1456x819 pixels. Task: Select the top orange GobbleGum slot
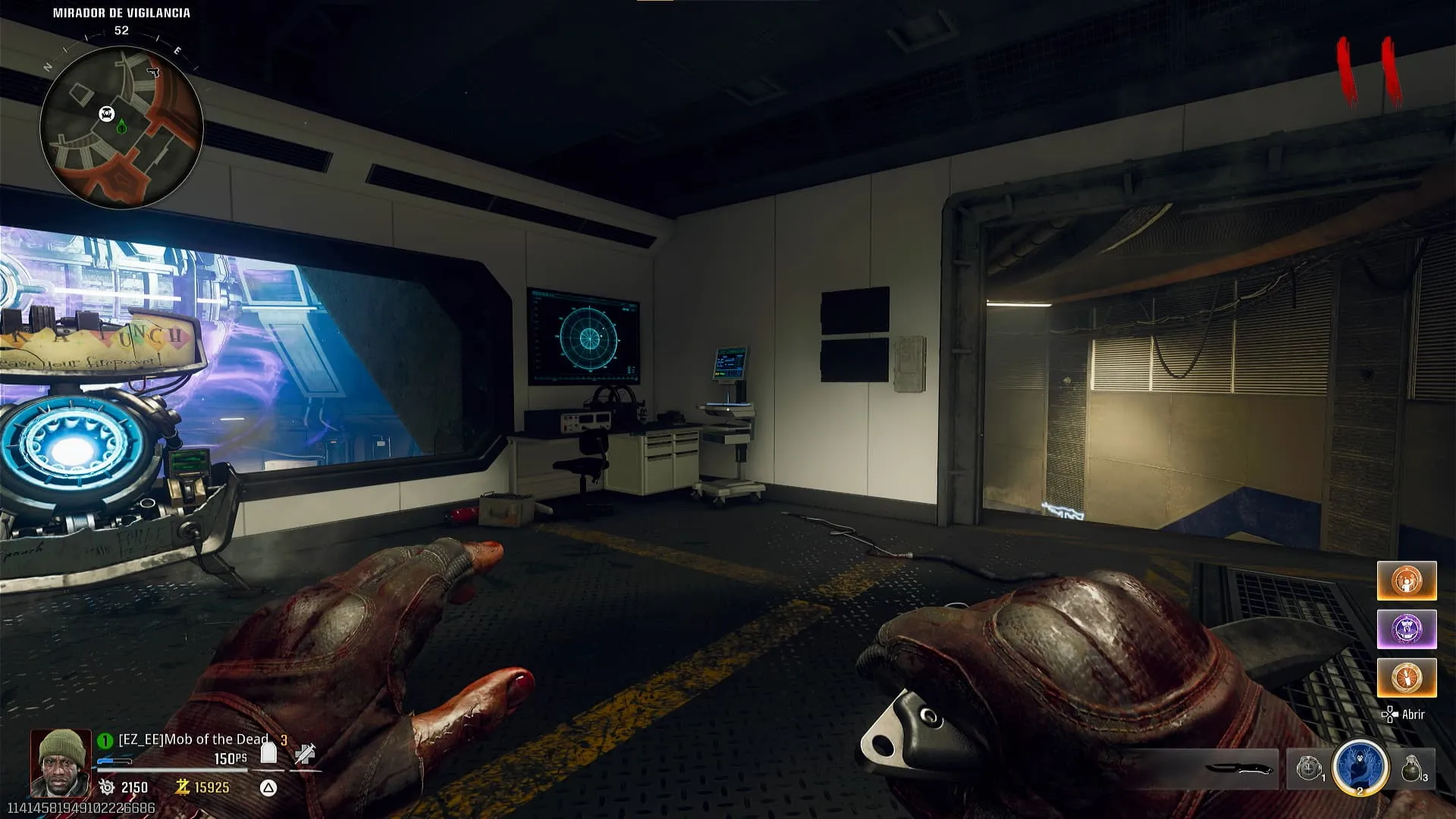pyautogui.click(x=1407, y=581)
